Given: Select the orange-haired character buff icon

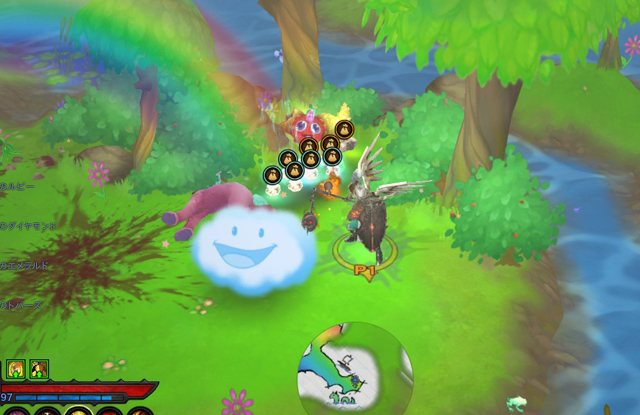Looking at the screenshot, I should (x=17, y=369).
